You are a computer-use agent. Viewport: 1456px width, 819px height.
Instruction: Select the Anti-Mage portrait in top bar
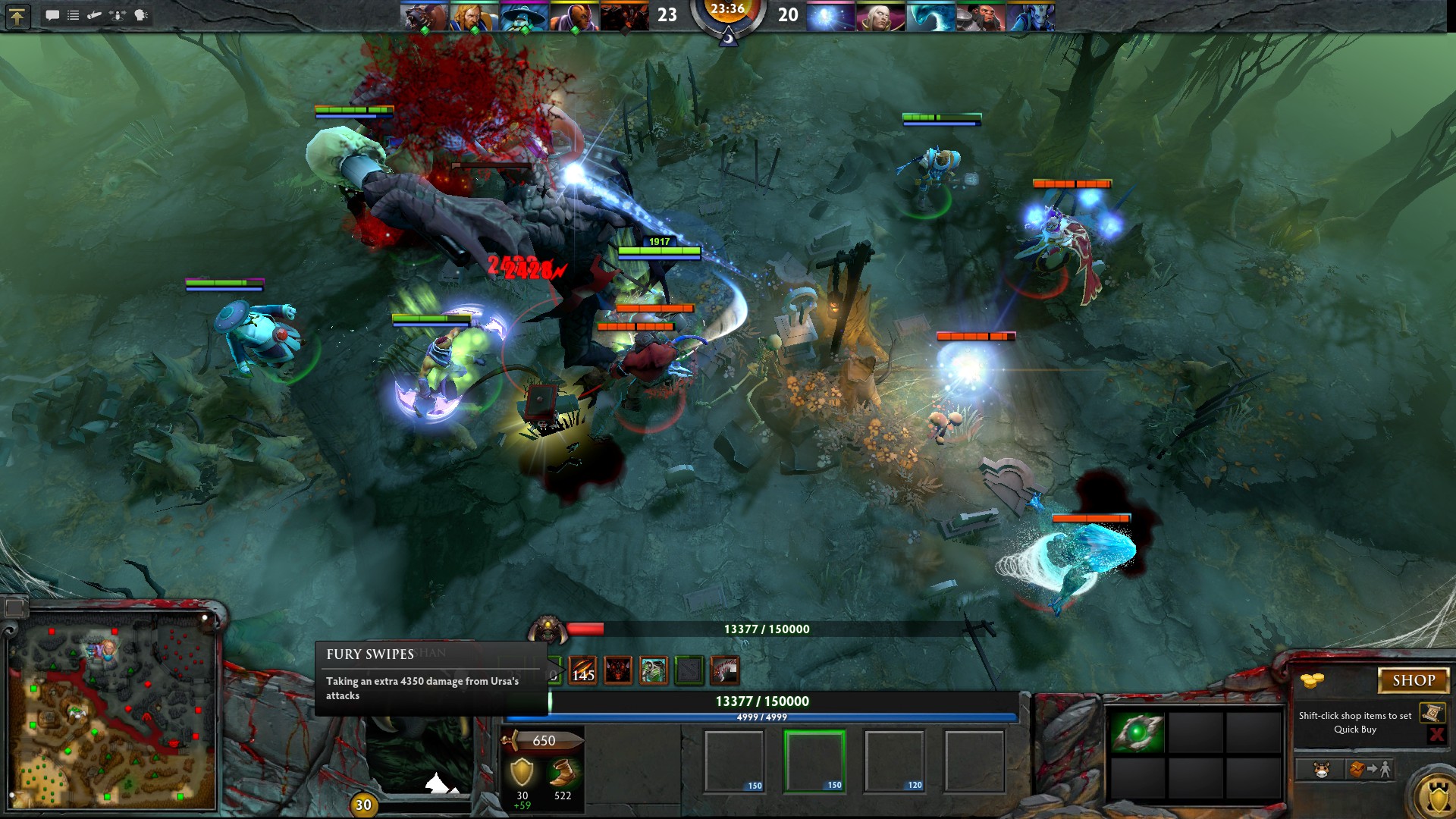[574, 17]
